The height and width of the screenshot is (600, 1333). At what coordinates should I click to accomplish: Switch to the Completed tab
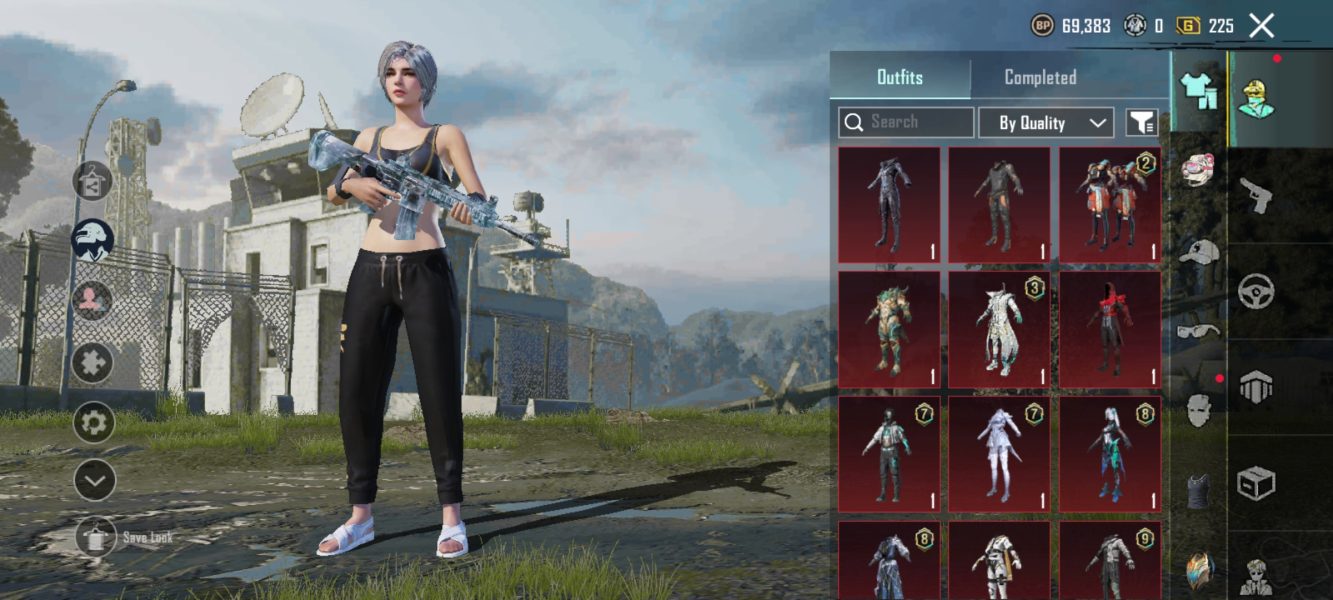point(1040,78)
